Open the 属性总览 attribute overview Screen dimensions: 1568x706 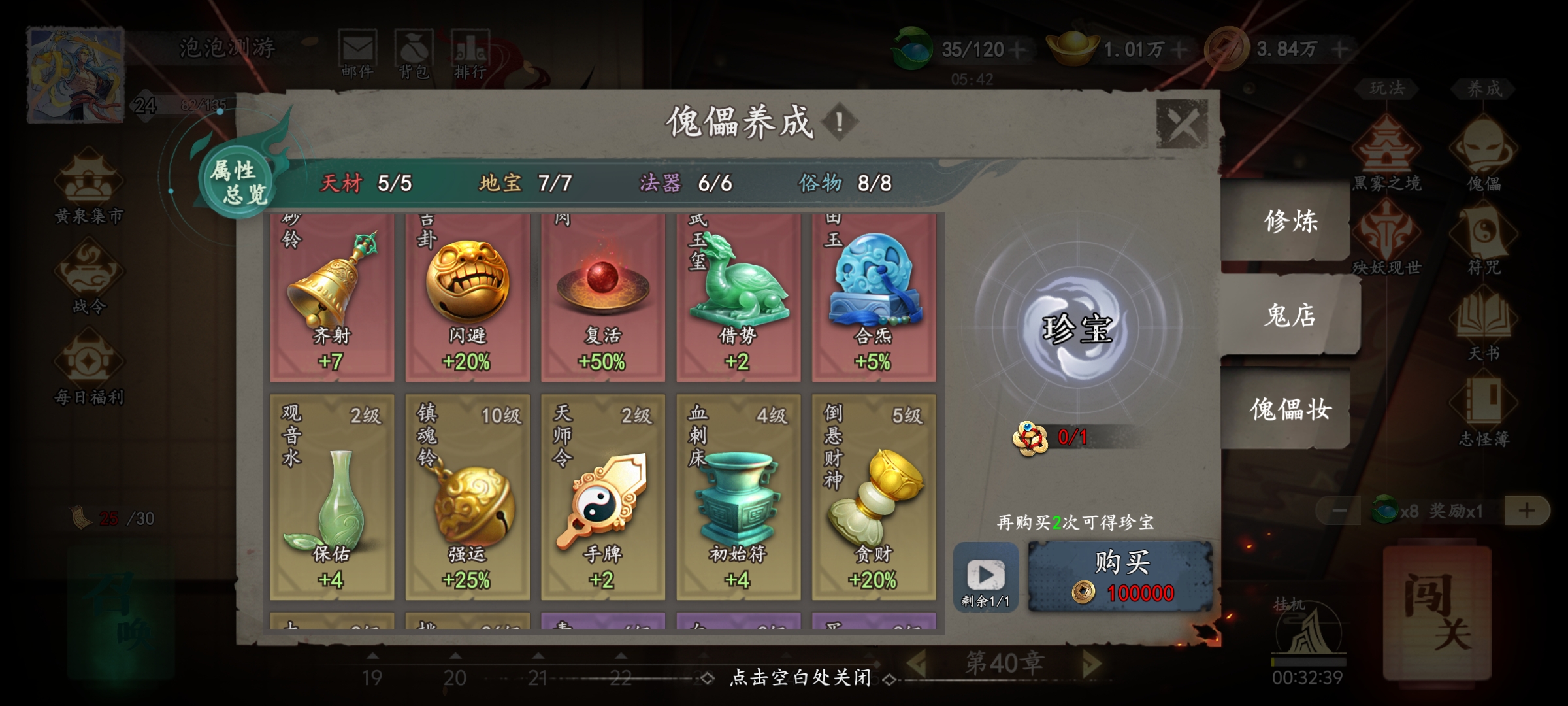pyautogui.click(x=238, y=181)
